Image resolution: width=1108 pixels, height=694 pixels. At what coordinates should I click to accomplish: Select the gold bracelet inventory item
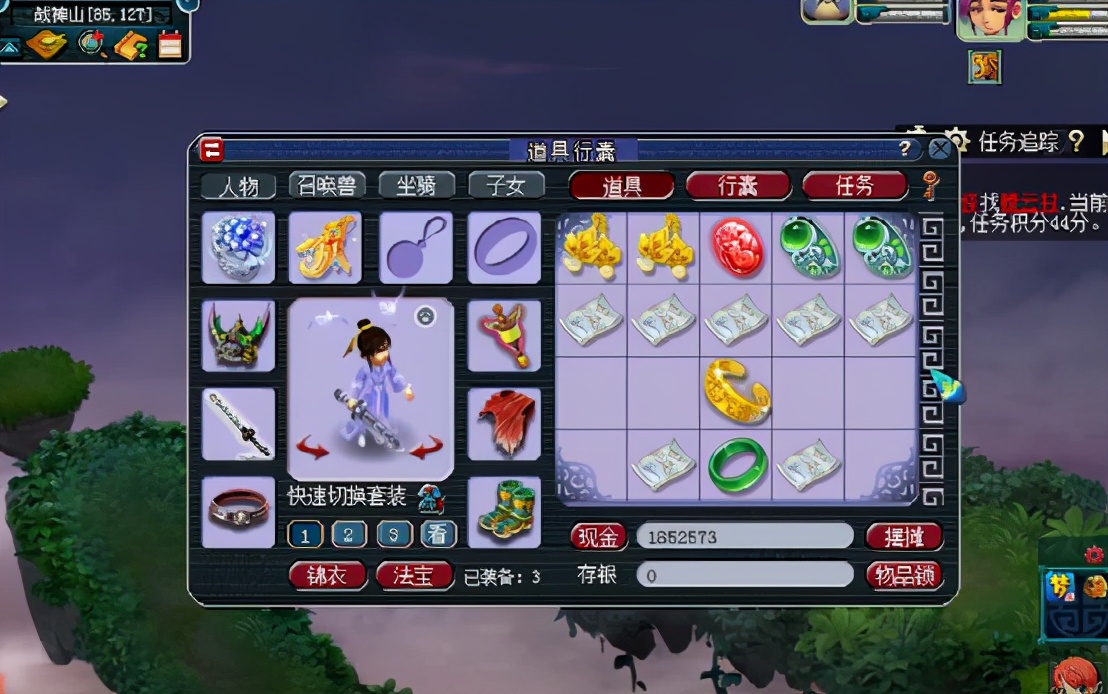[737, 393]
